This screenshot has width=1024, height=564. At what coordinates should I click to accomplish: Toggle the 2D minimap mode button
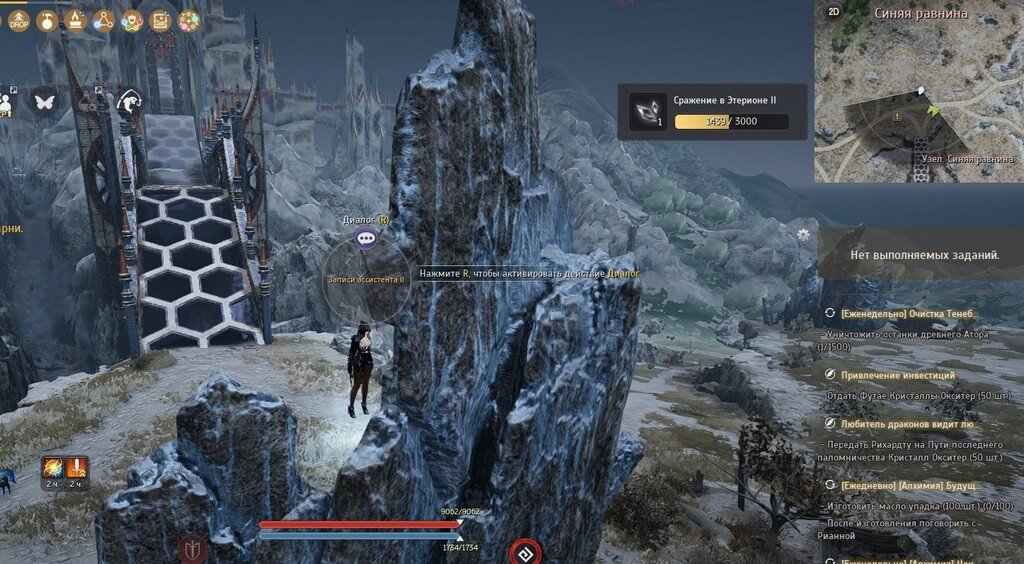tap(834, 13)
